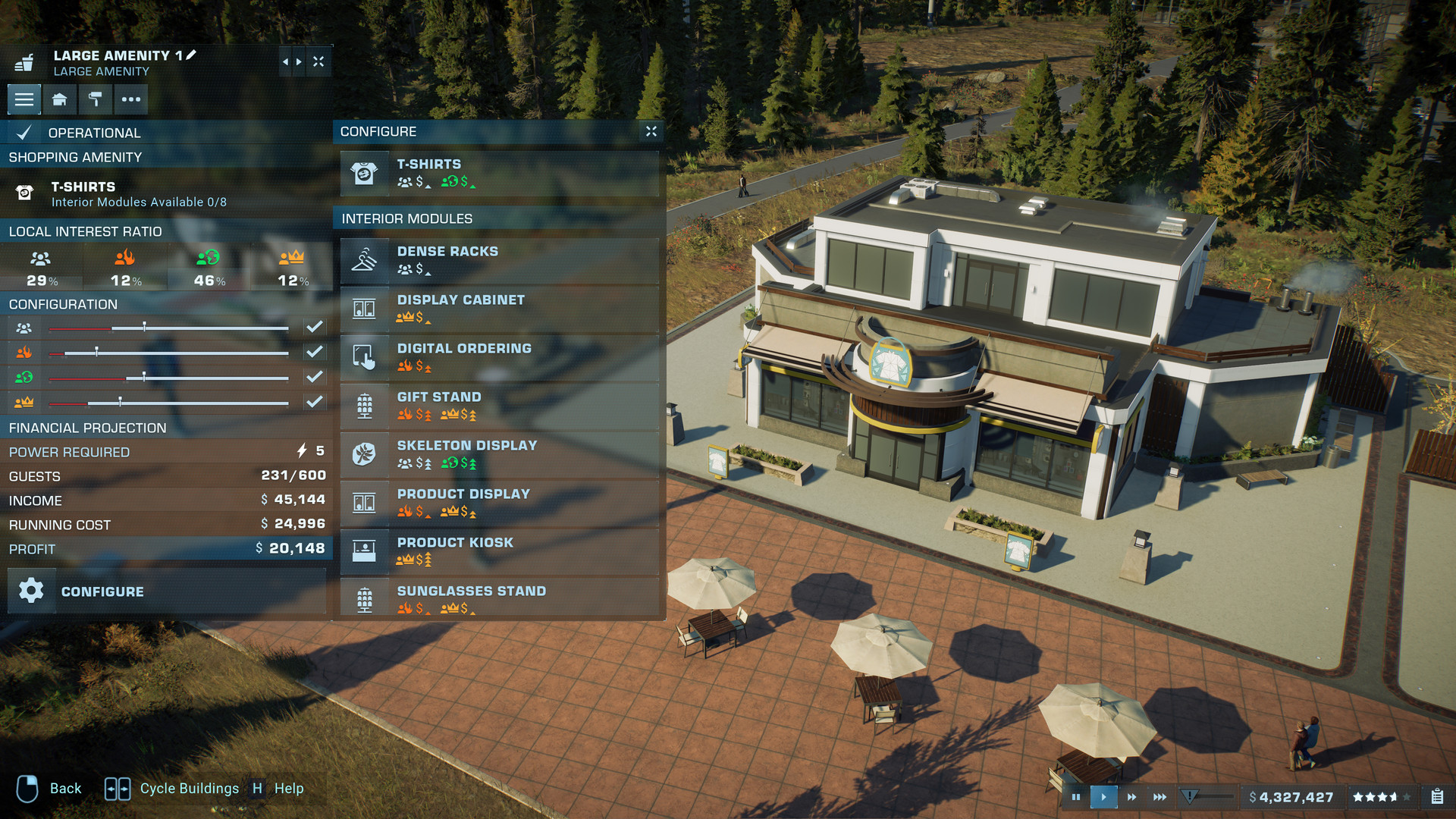Click the next building arrow
Viewport: 1456px width, 819px height.
click(300, 61)
